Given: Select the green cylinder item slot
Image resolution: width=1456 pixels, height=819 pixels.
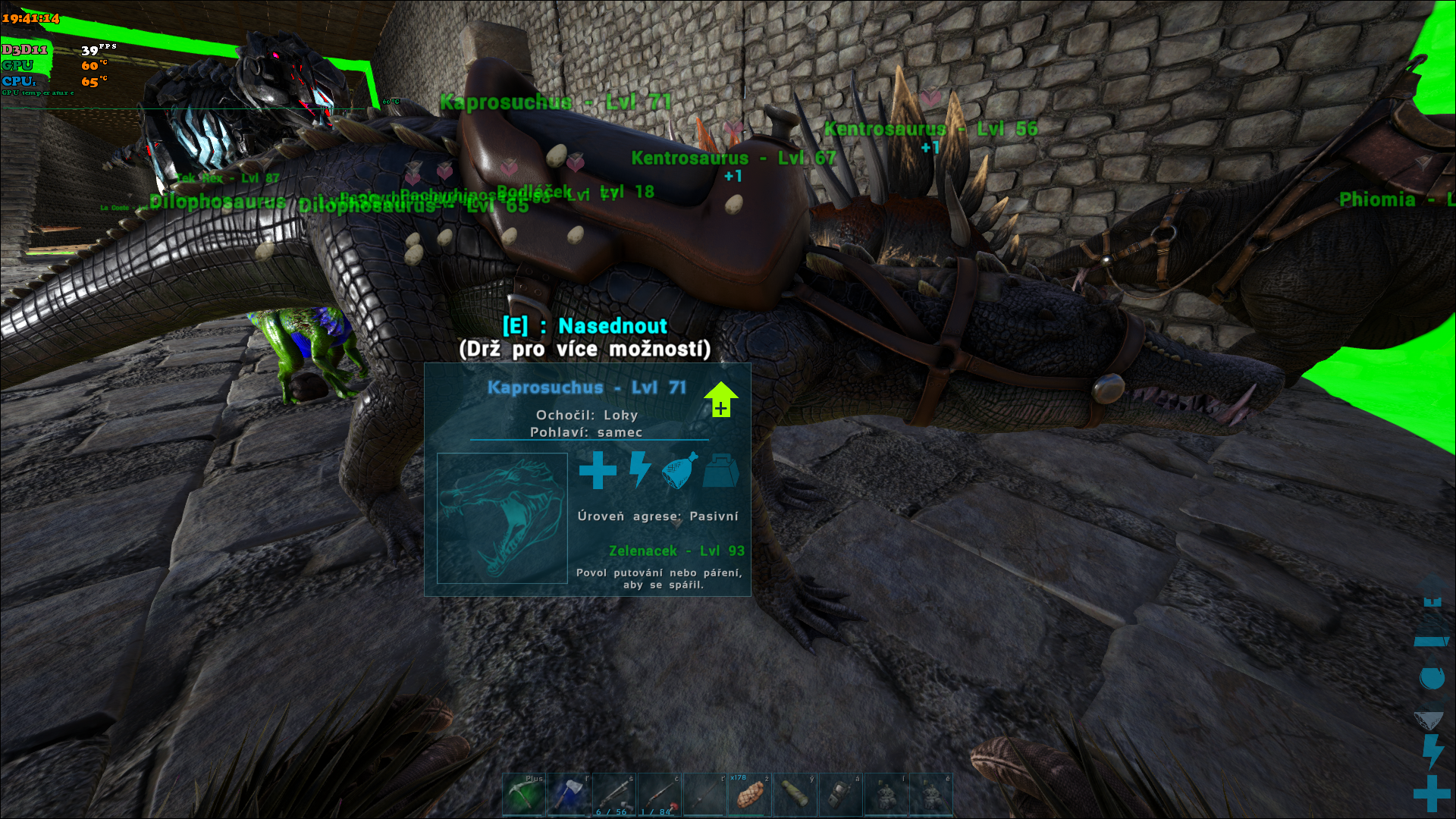Looking at the screenshot, I should coord(795,795).
